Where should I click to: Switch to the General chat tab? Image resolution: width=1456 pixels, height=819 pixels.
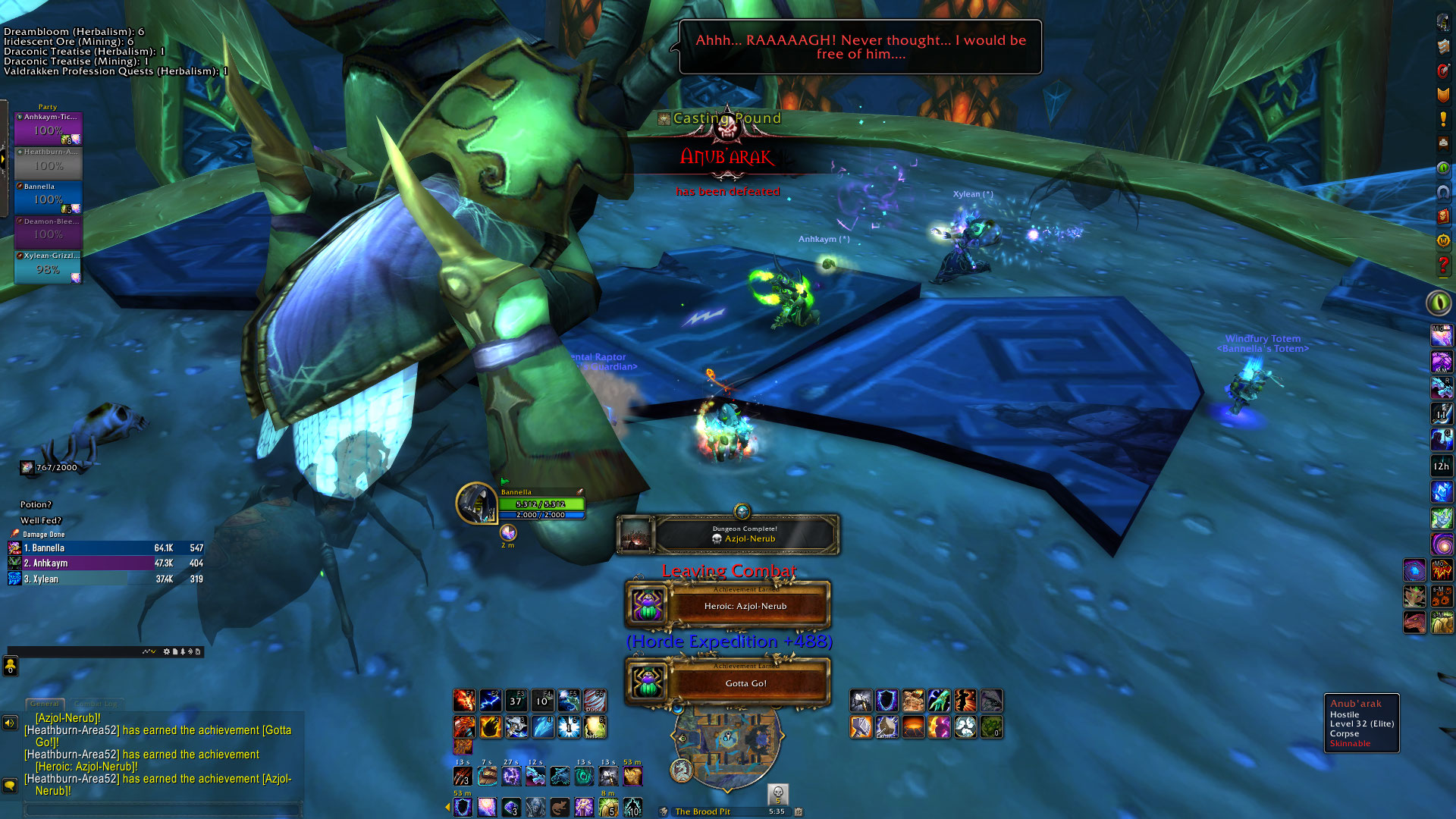[x=45, y=704]
